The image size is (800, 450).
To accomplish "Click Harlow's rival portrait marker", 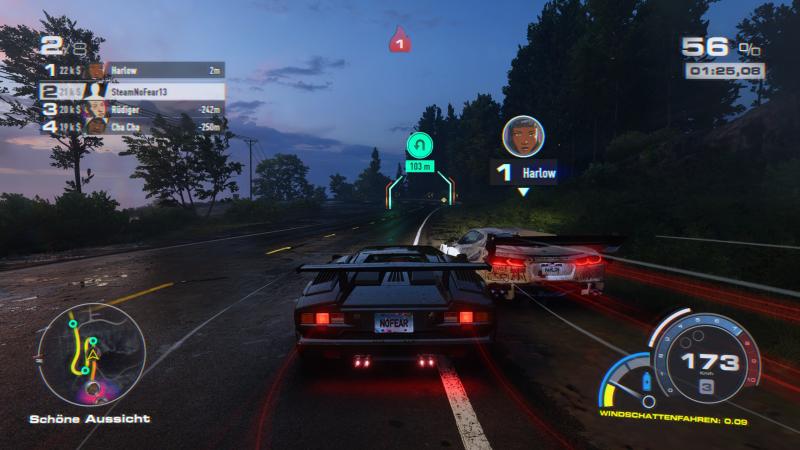I will pyautogui.click(x=522, y=136).
